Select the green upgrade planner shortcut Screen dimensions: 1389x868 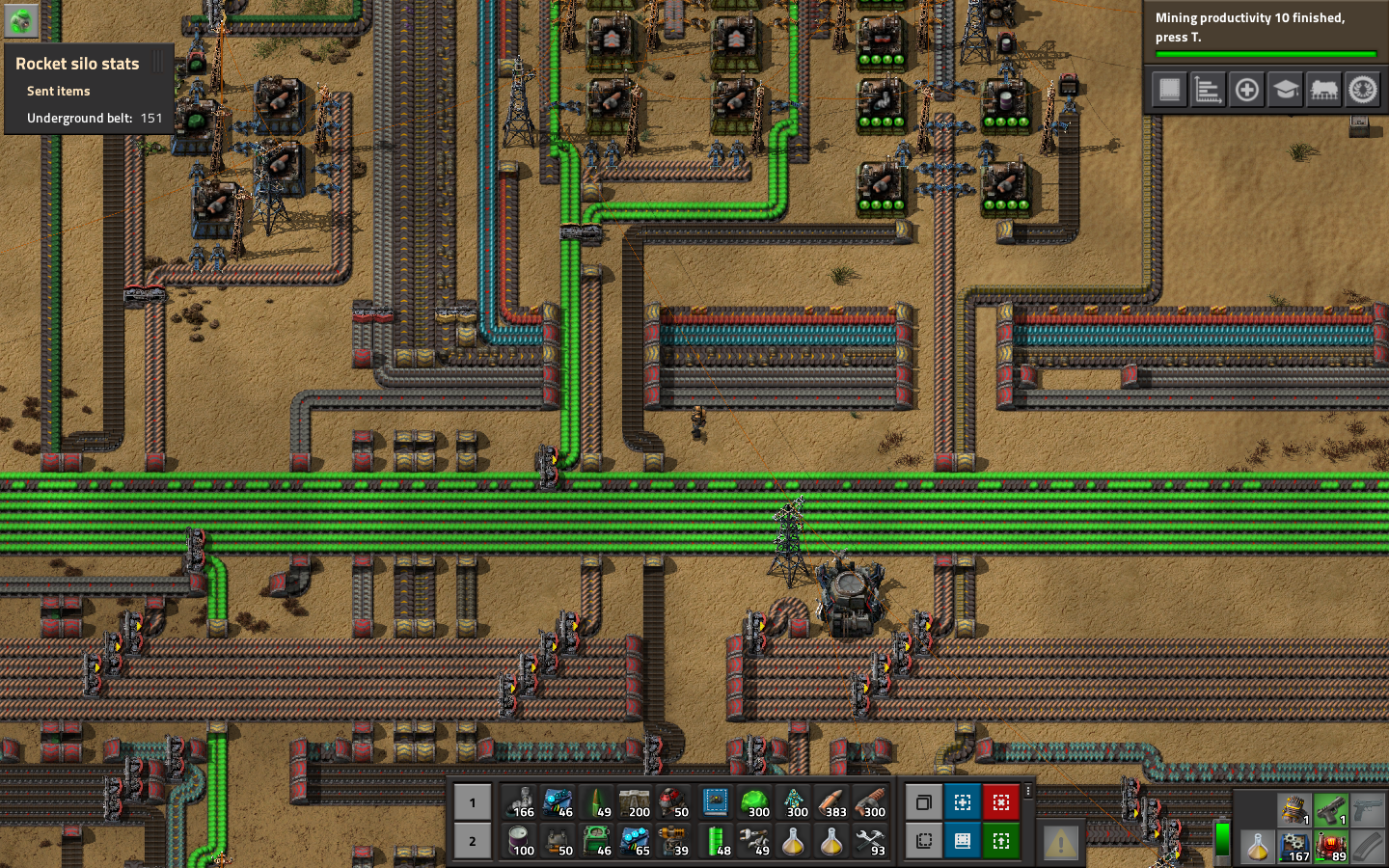(1001, 841)
